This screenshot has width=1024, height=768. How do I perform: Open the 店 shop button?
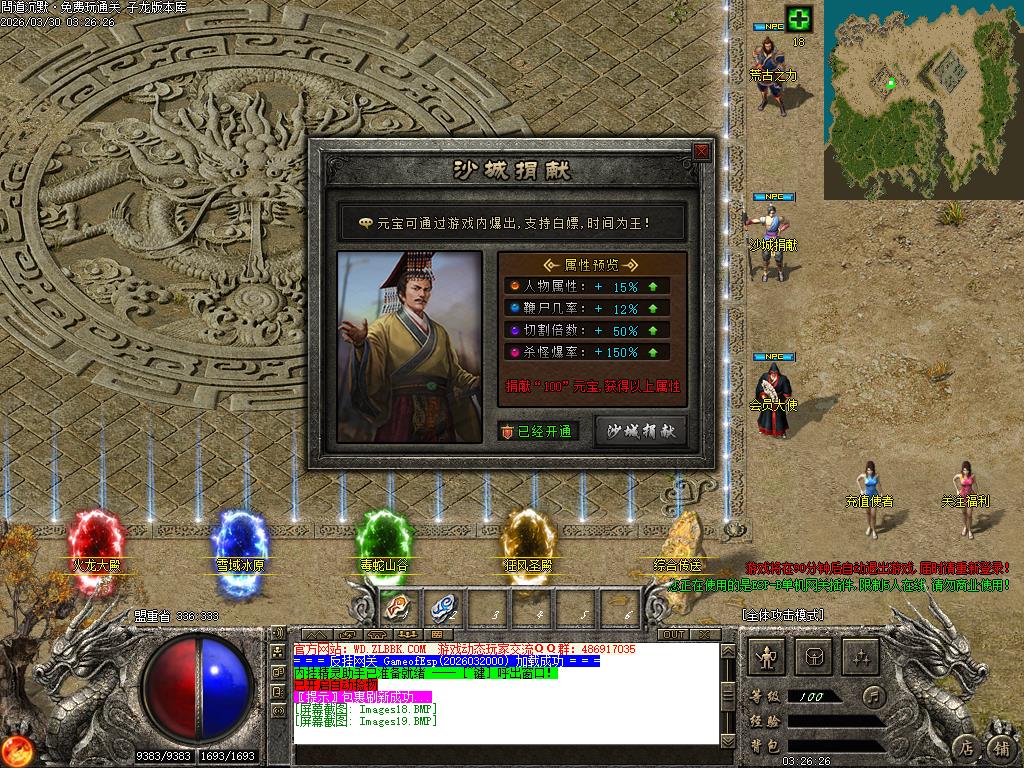(x=965, y=746)
